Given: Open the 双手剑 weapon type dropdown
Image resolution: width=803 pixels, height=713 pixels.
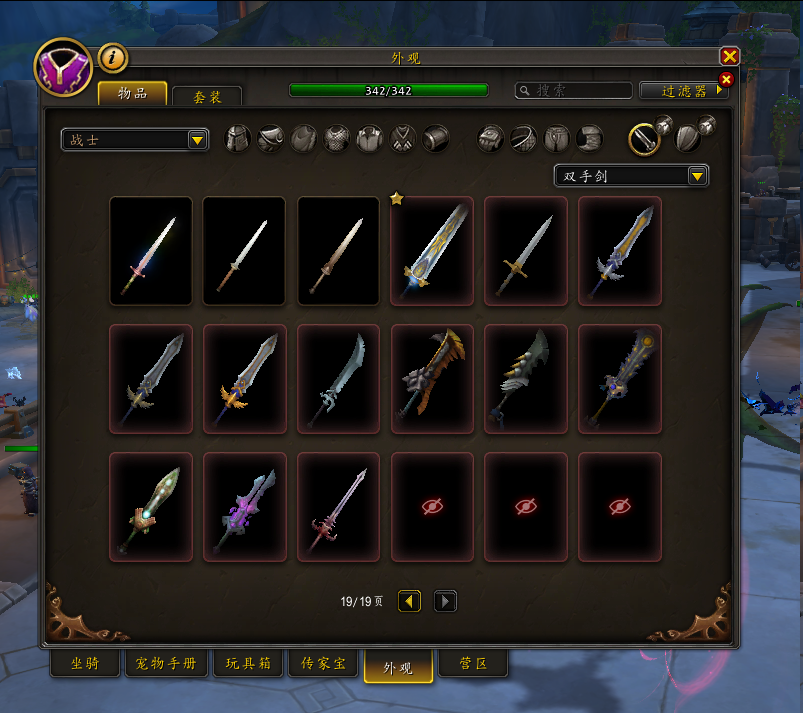Looking at the screenshot, I should pyautogui.click(x=631, y=176).
